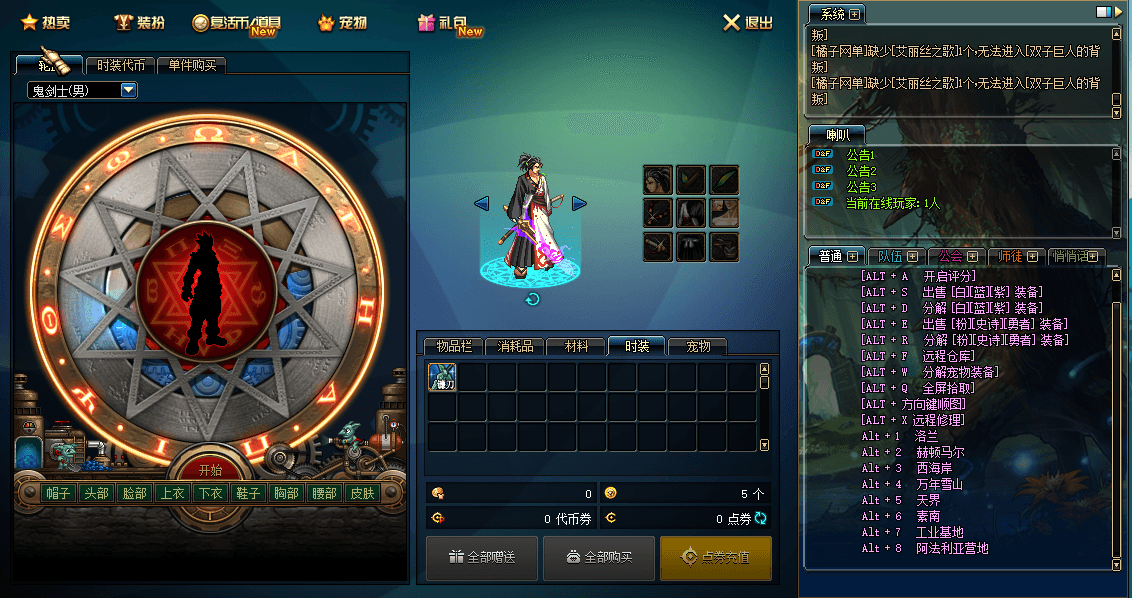Open the 装扮 avatar section

coord(141,22)
